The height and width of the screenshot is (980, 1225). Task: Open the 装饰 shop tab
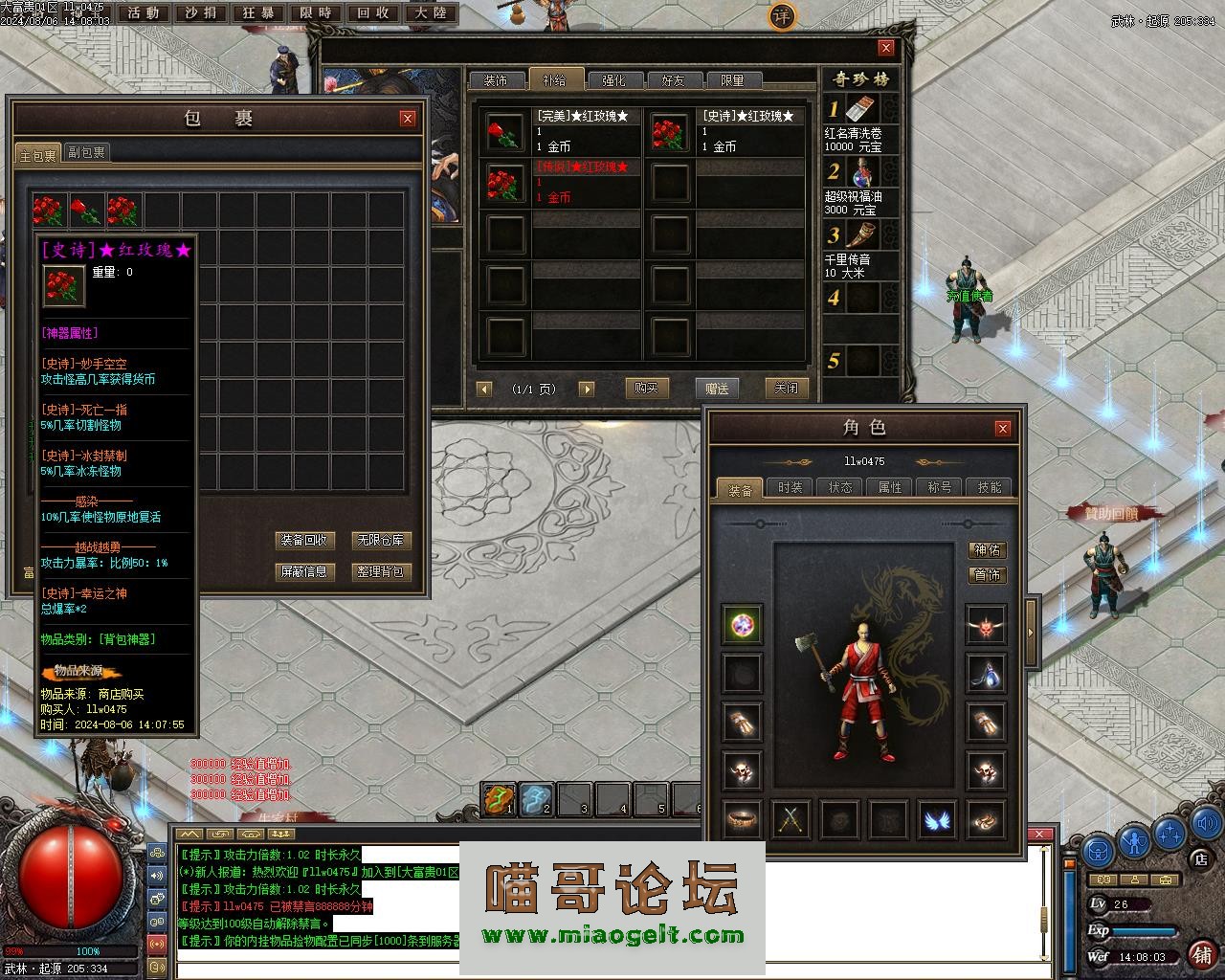496,81
